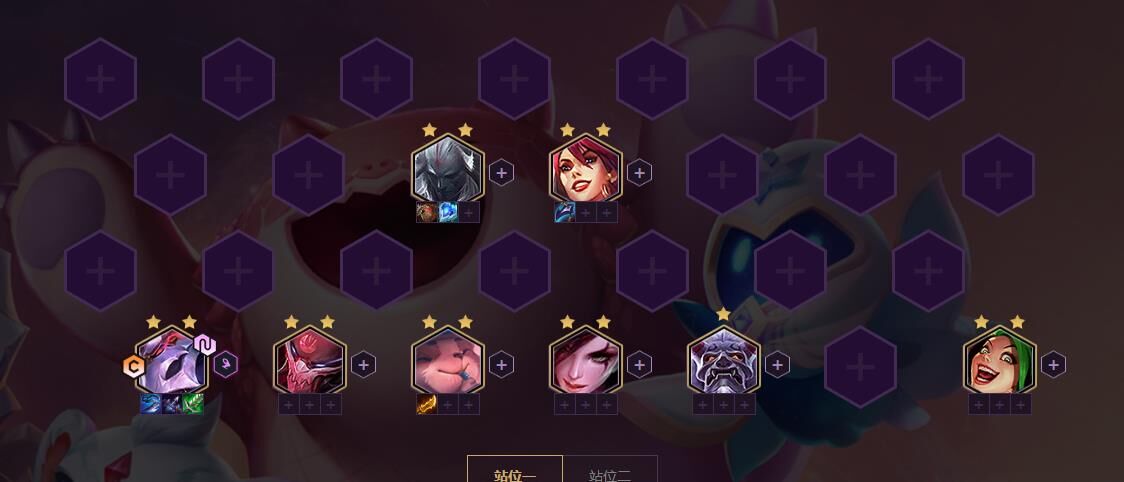Viewport: 1124px width, 482px height.
Task: Switch to the 站位一 positioning tab
Action: 515,471
